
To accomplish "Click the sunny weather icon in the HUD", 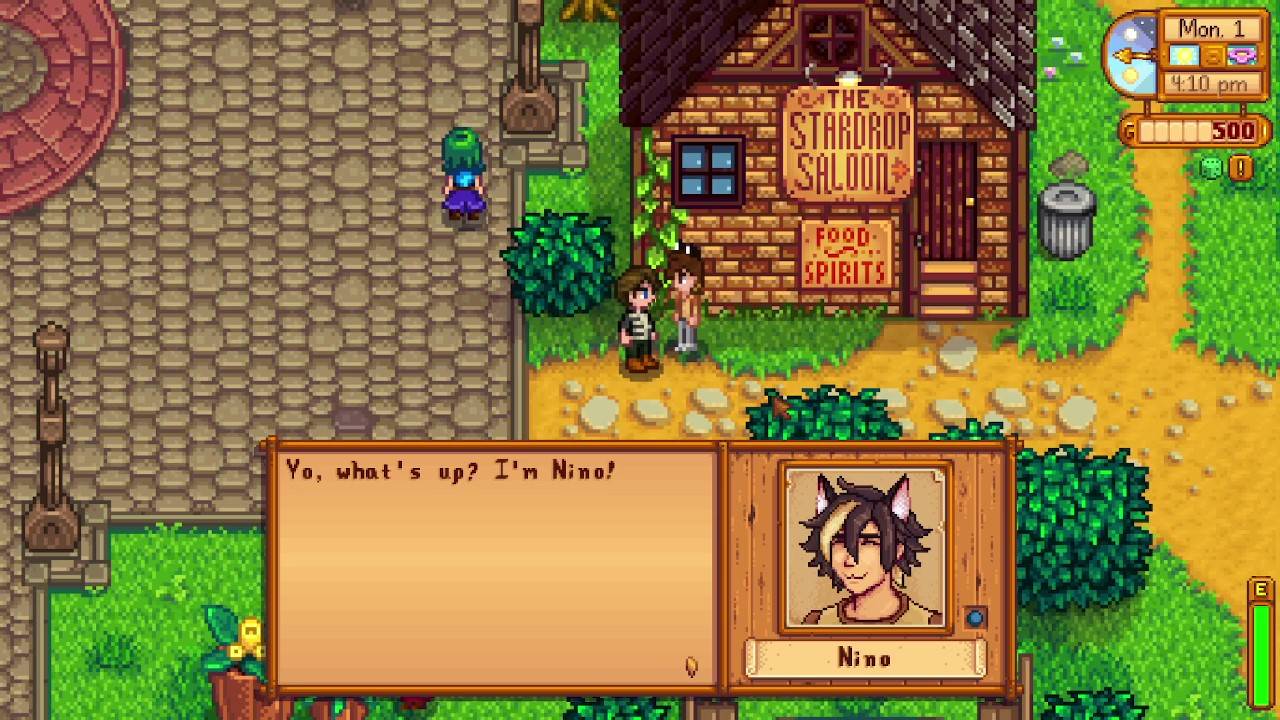I will pyautogui.click(x=1185, y=57).
